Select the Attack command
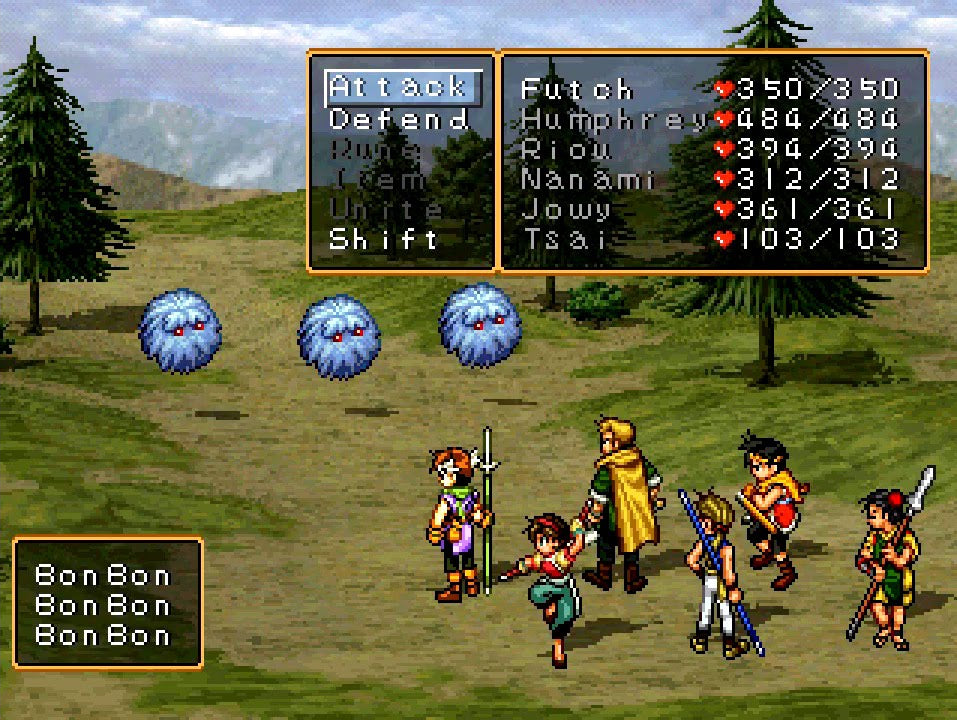Viewport: 957px width, 720px height. coord(398,88)
